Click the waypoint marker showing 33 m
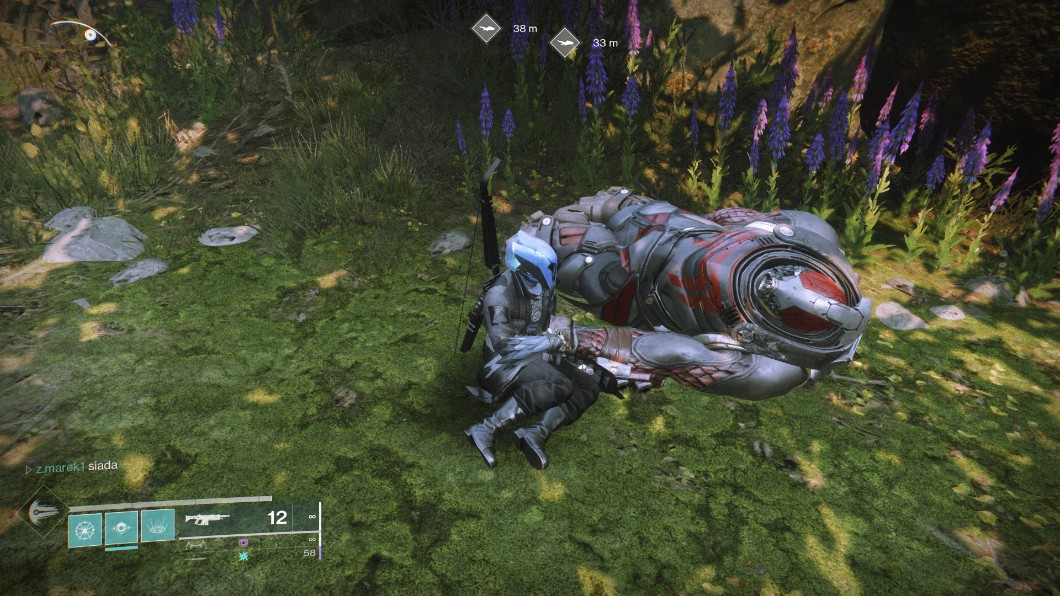The image size is (1060, 596). [x=565, y=42]
